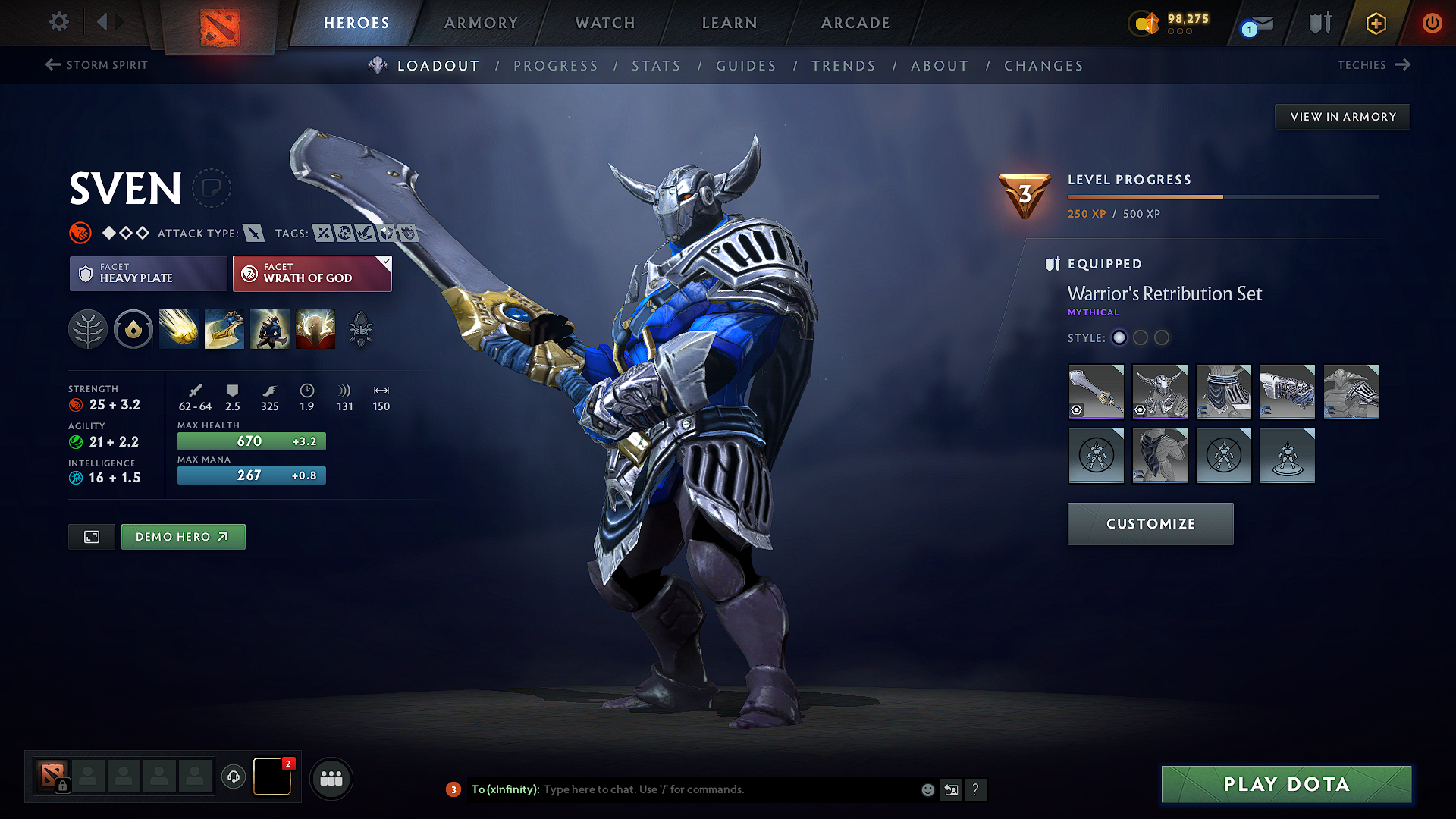The height and width of the screenshot is (819, 1456).
Task: Expand the hero portrait preview
Action: click(91, 536)
